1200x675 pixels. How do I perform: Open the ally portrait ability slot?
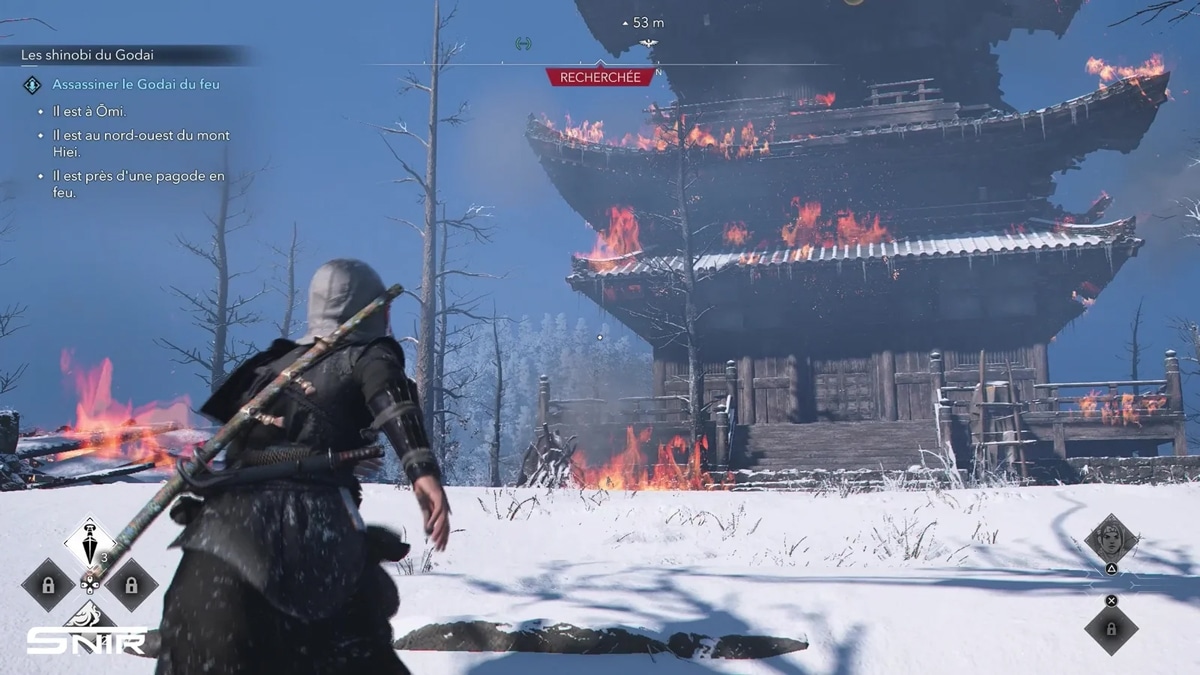click(1111, 540)
